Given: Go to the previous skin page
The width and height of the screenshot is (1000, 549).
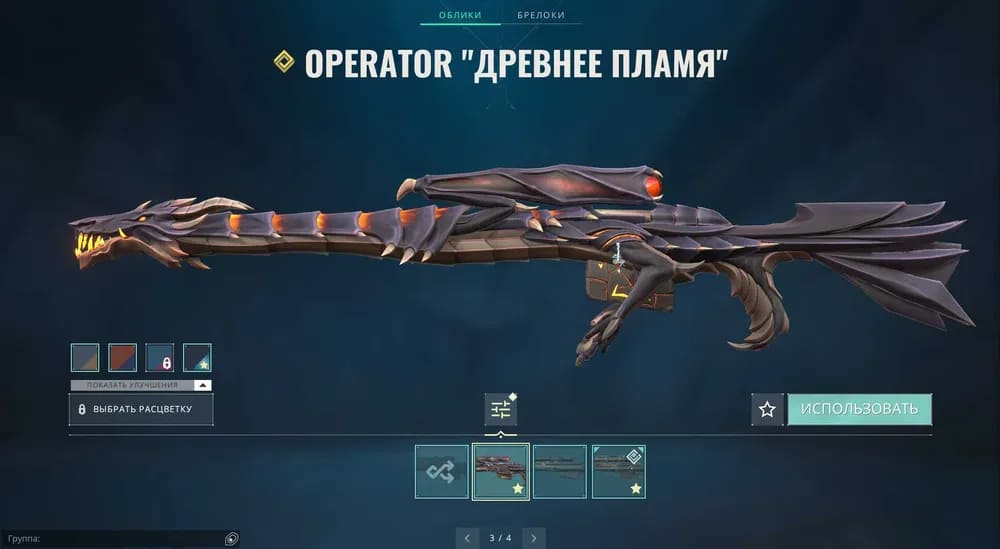Looking at the screenshot, I should pyautogui.click(x=466, y=538).
